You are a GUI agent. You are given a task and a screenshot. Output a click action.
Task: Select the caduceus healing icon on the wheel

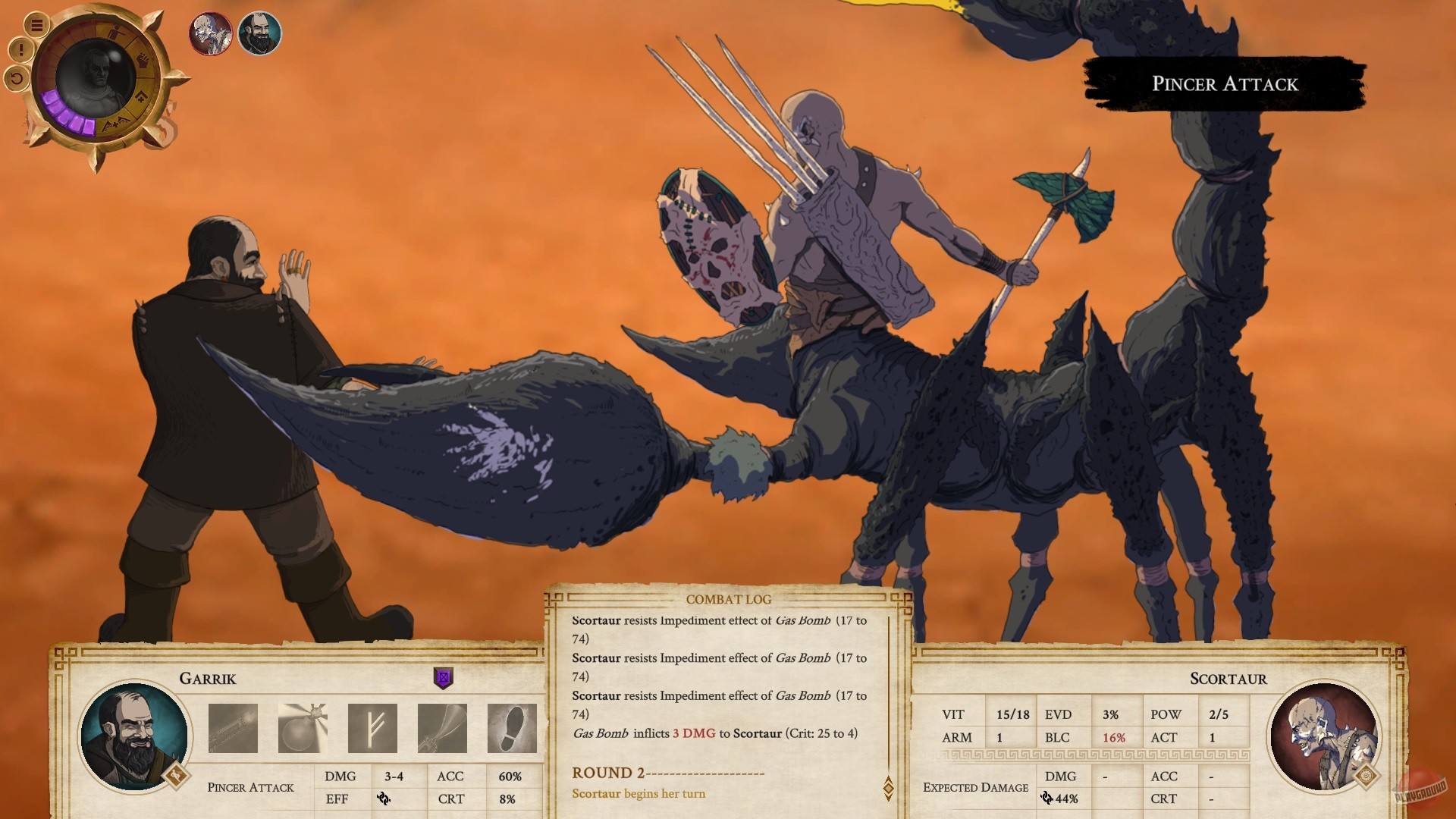[115, 123]
